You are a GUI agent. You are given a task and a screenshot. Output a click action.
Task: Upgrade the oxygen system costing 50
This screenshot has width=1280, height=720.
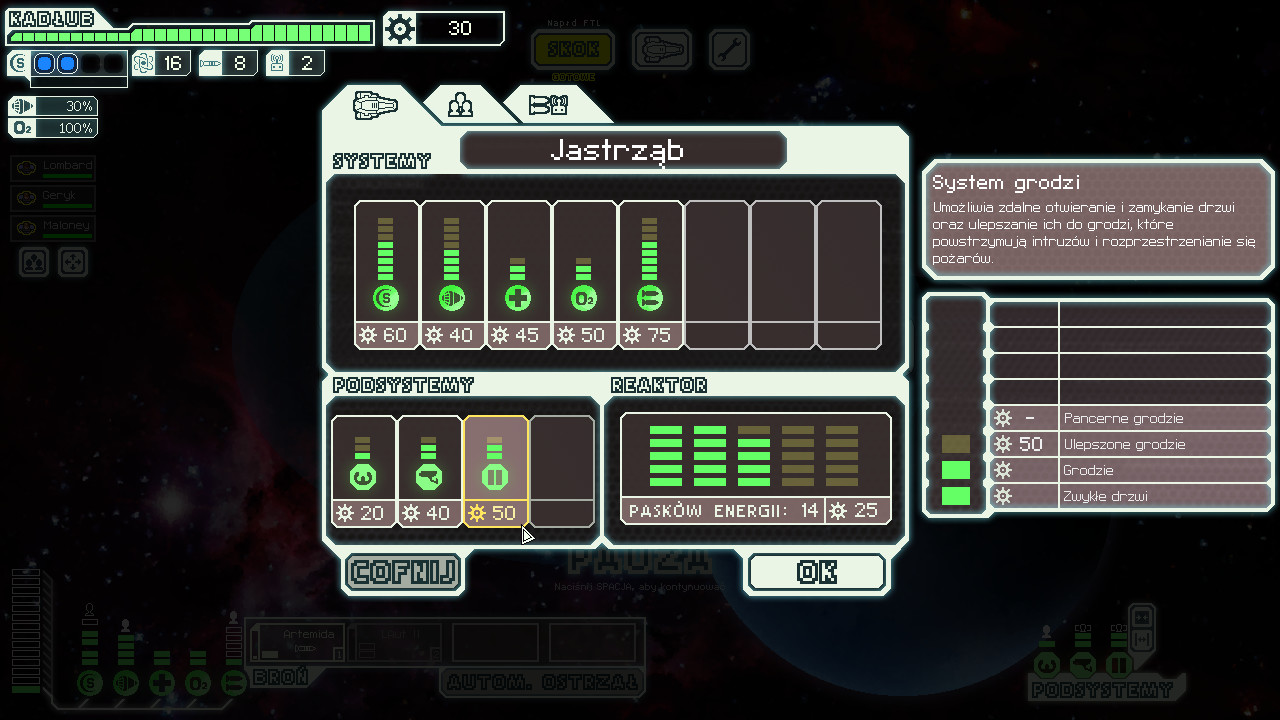point(584,274)
